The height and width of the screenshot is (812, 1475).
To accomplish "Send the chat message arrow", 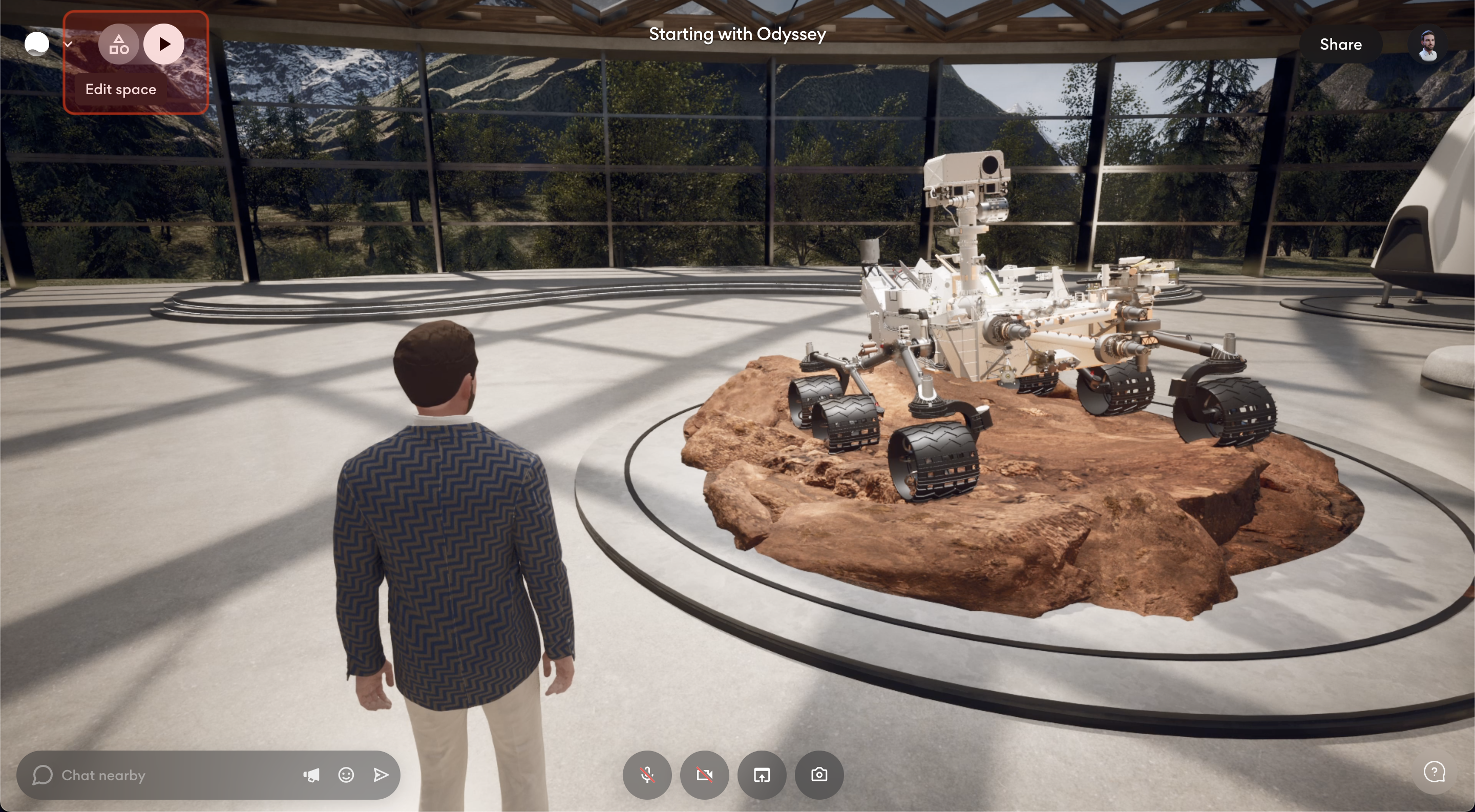I will [x=381, y=775].
